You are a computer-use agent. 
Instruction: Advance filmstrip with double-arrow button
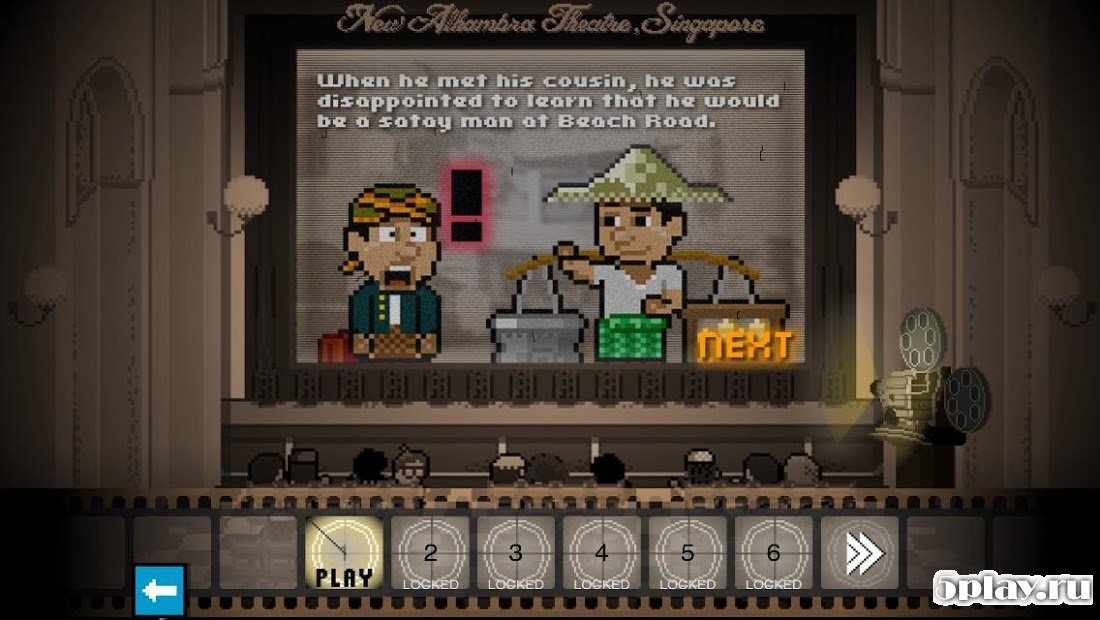pyautogui.click(x=860, y=553)
